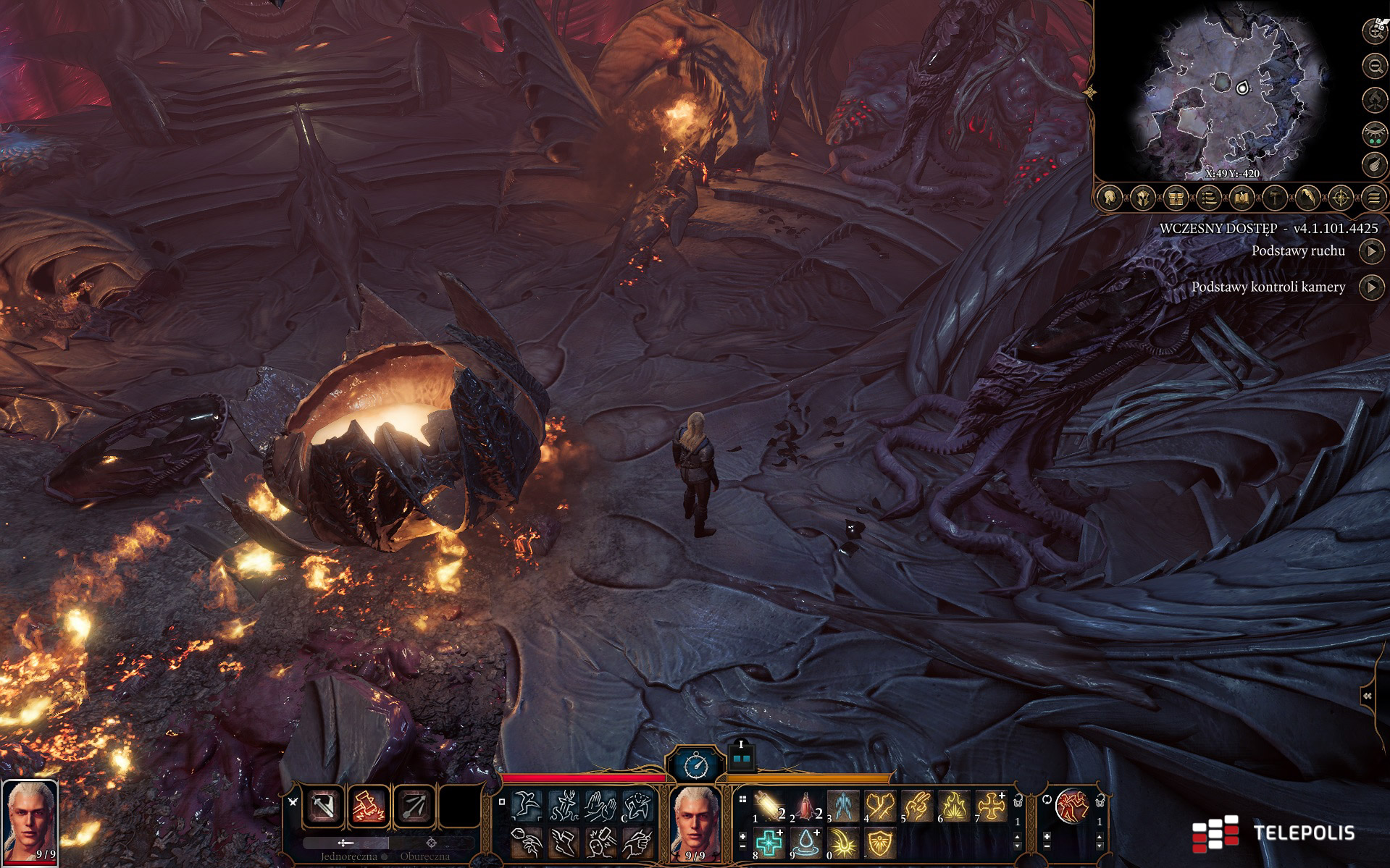Toggle the closed-eye stealth button

click(x=1374, y=132)
